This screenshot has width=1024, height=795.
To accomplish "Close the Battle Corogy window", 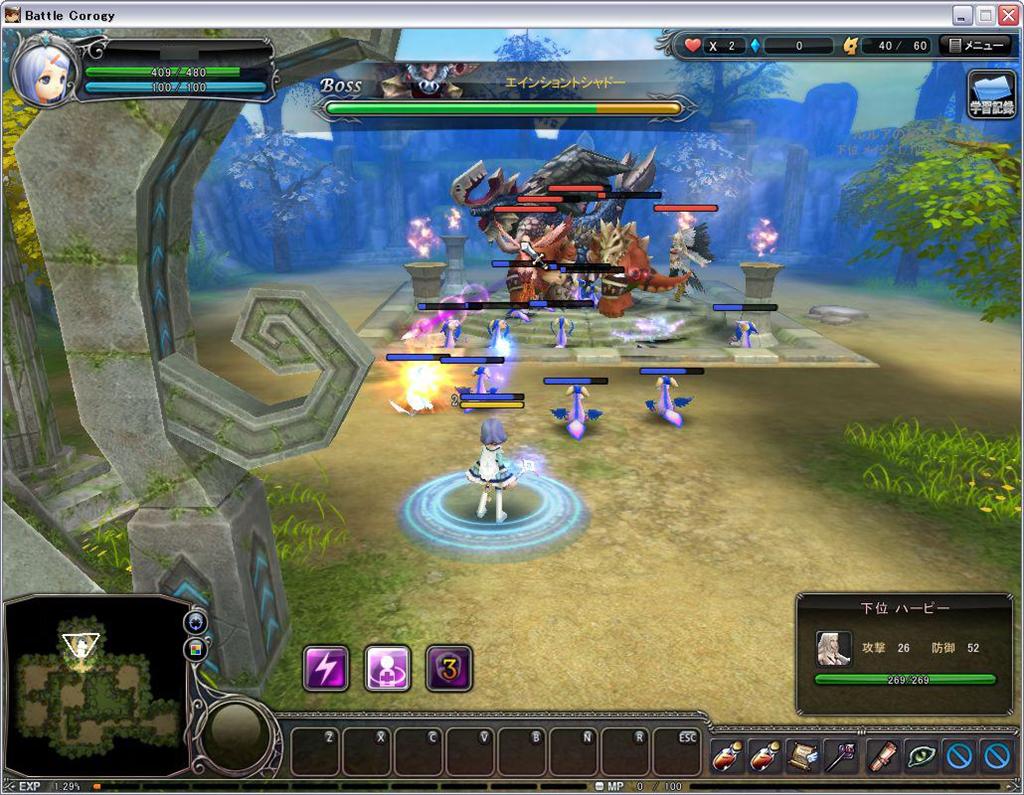I will tap(1008, 15).
